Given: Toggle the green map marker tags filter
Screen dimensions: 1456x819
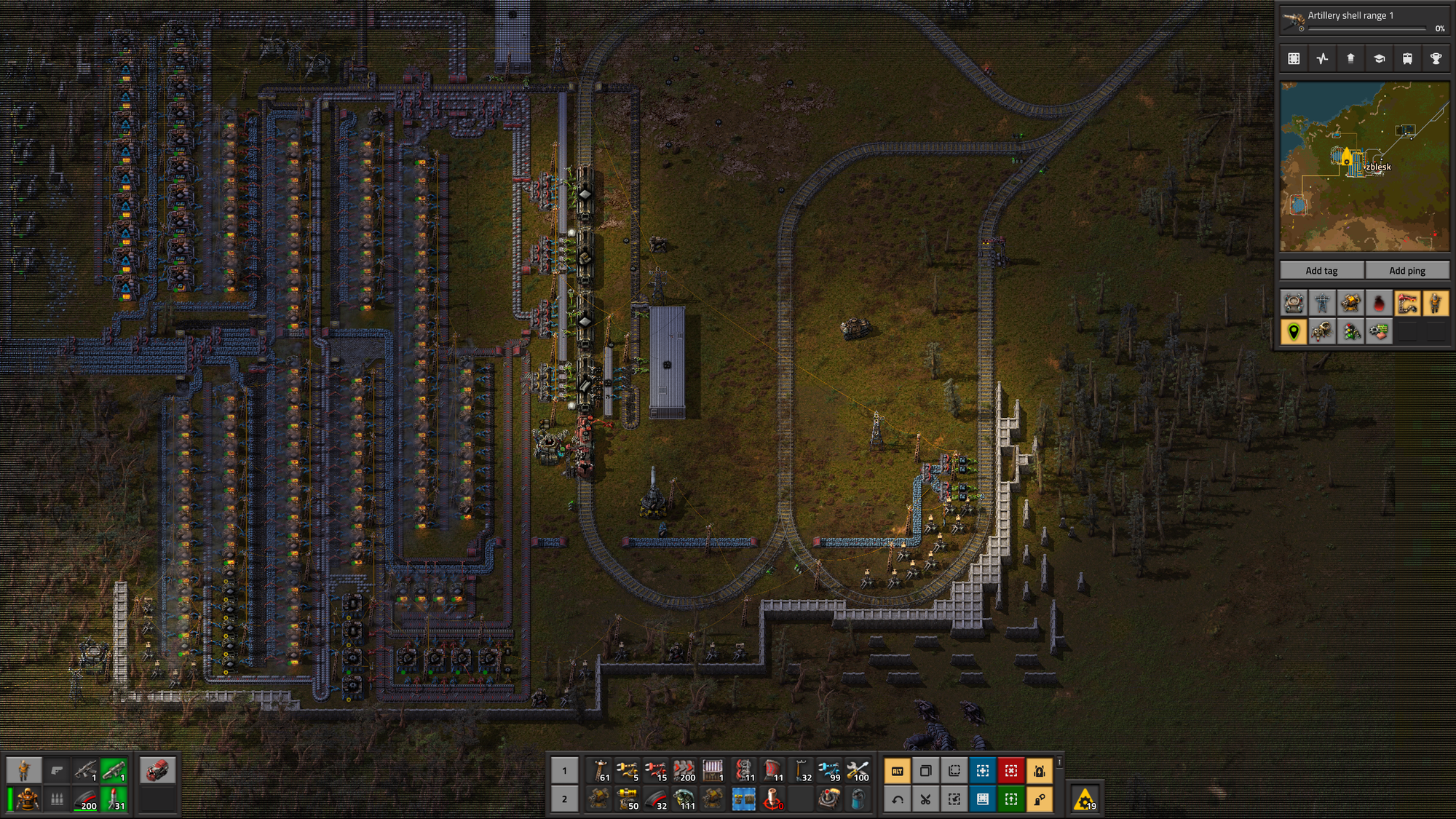Looking at the screenshot, I should (x=1294, y=332).
